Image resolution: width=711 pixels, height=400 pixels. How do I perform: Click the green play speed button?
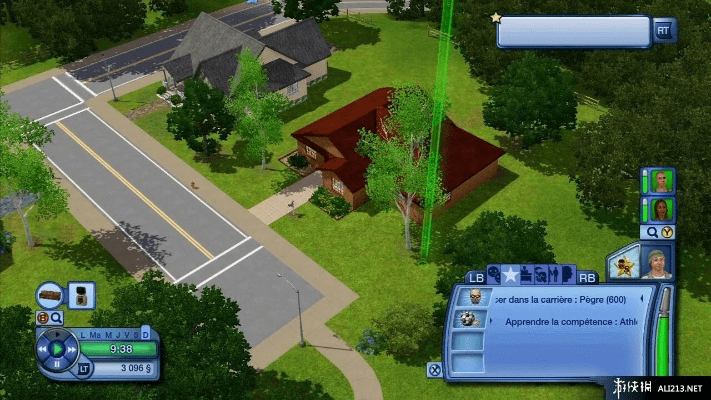point(58,349)
